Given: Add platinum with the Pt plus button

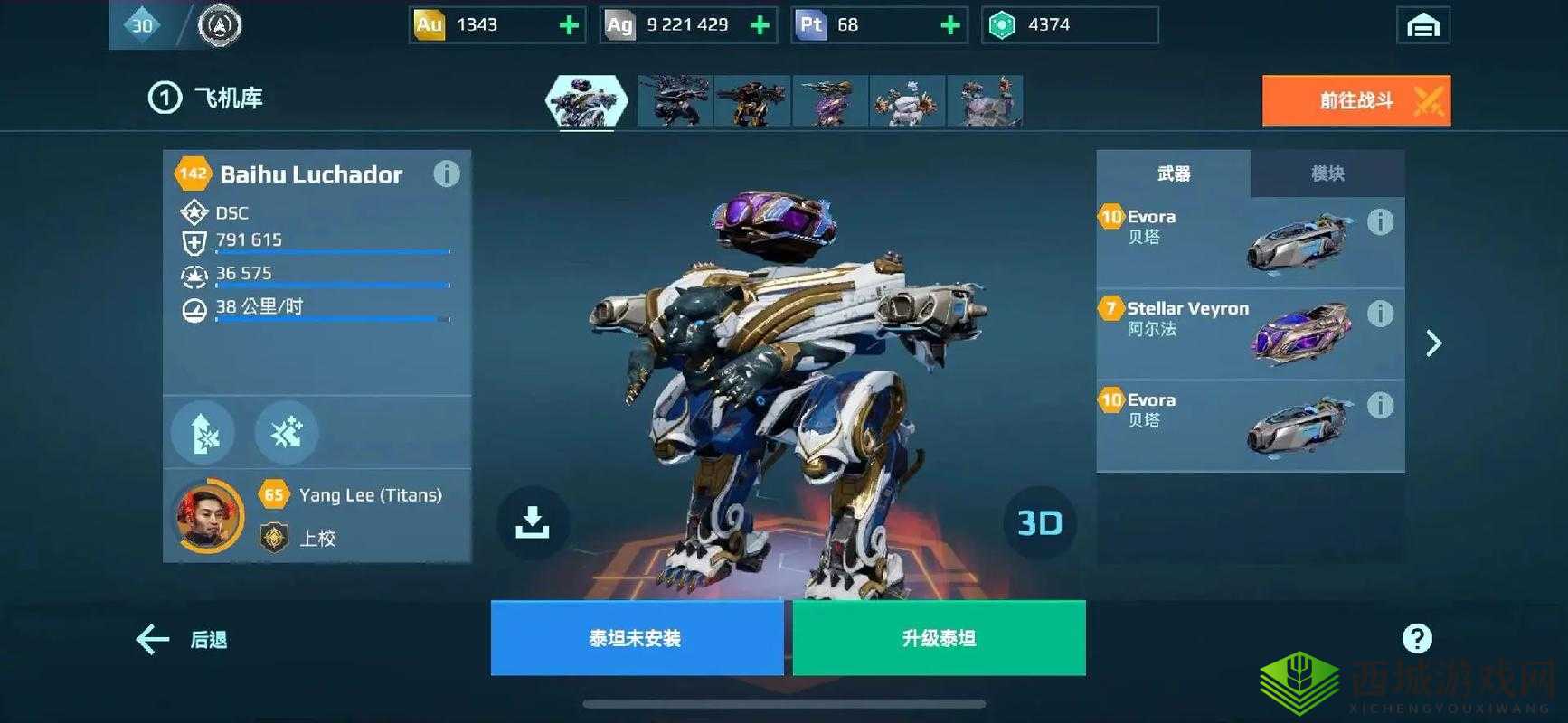Looking at the screenshot, I should 949,24.
